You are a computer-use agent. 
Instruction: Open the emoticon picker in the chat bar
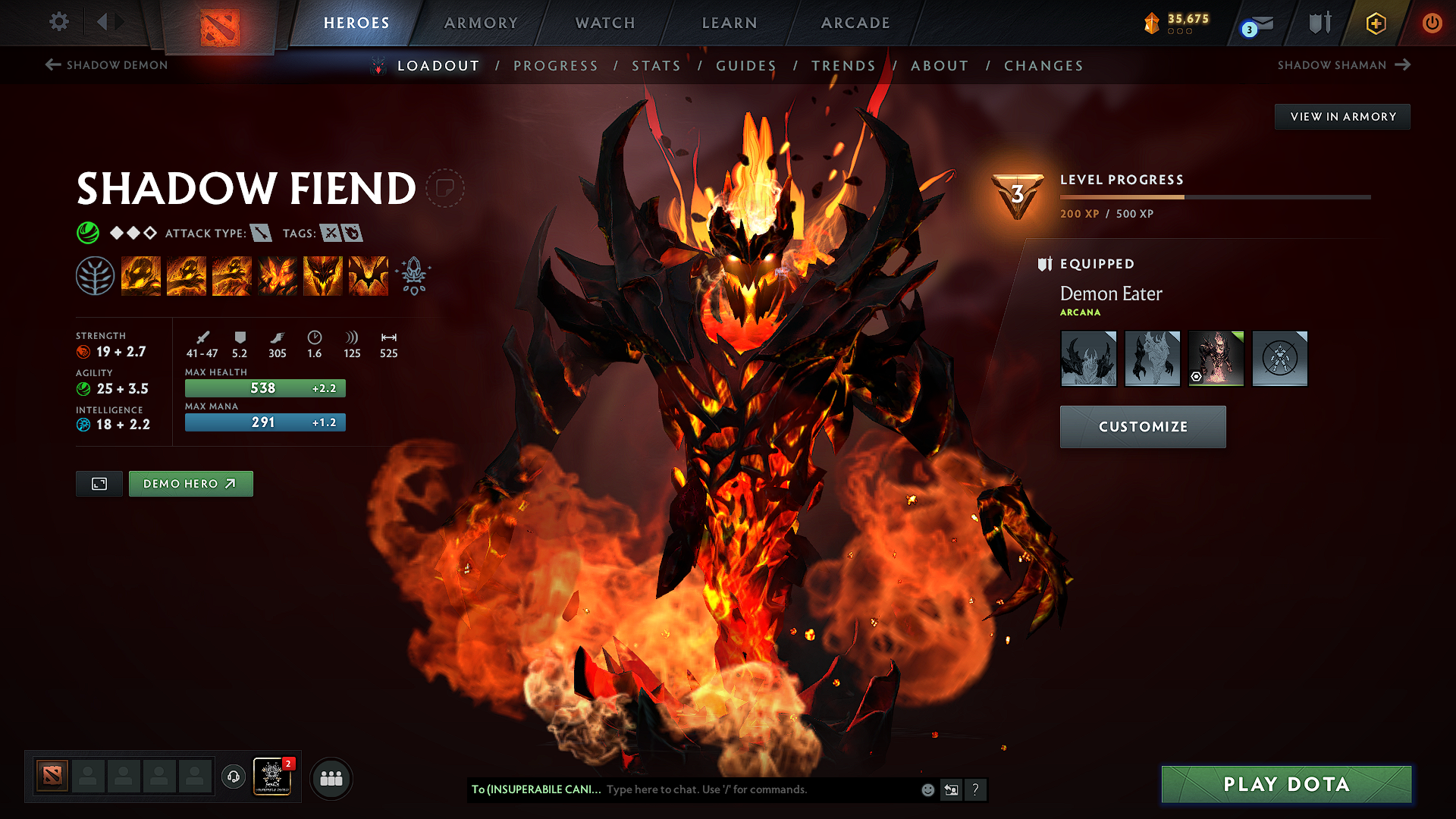click(927, 789)
